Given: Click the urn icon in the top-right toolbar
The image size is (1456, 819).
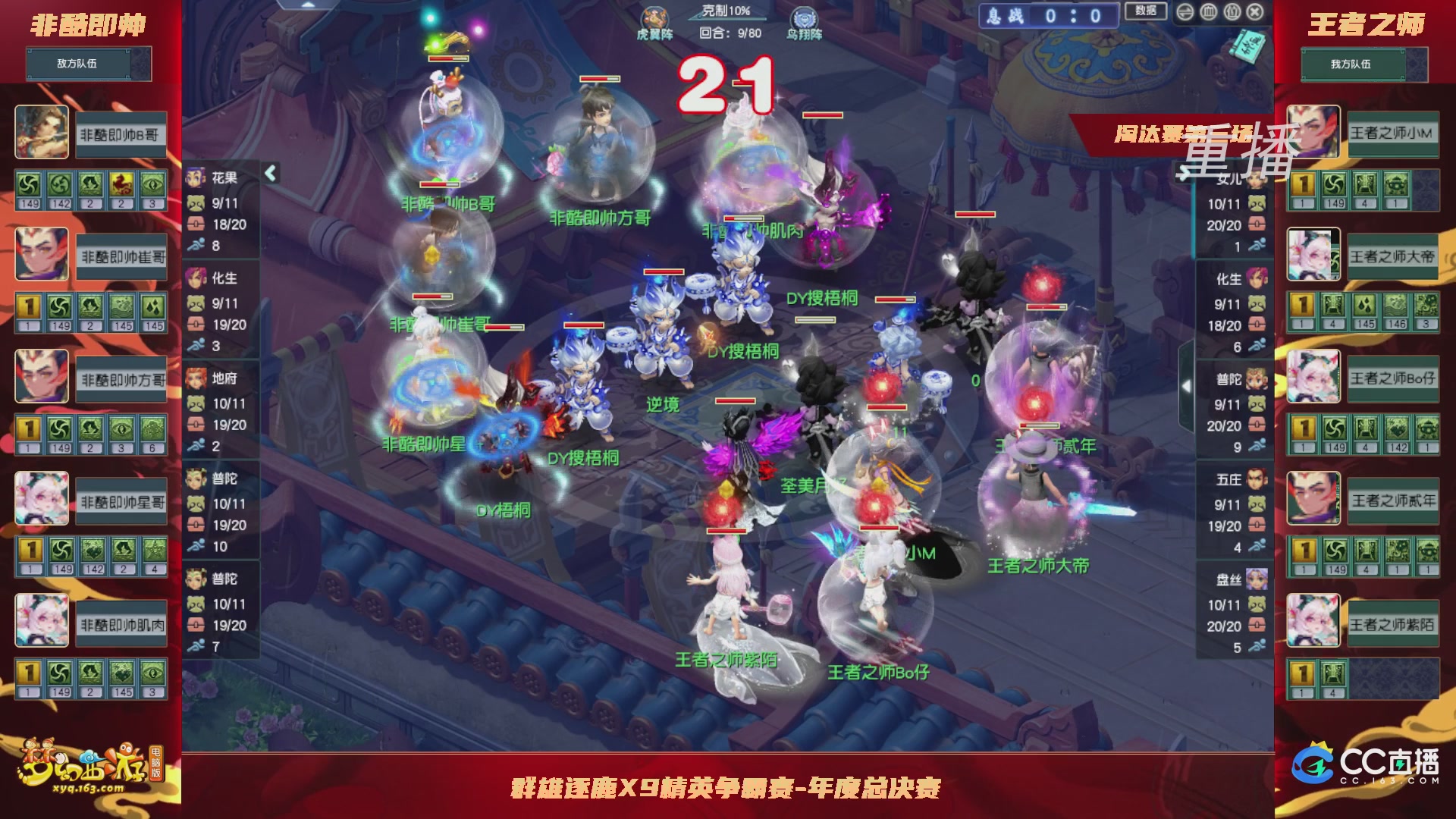Looking at the screenshot, I should [1209, 12].
